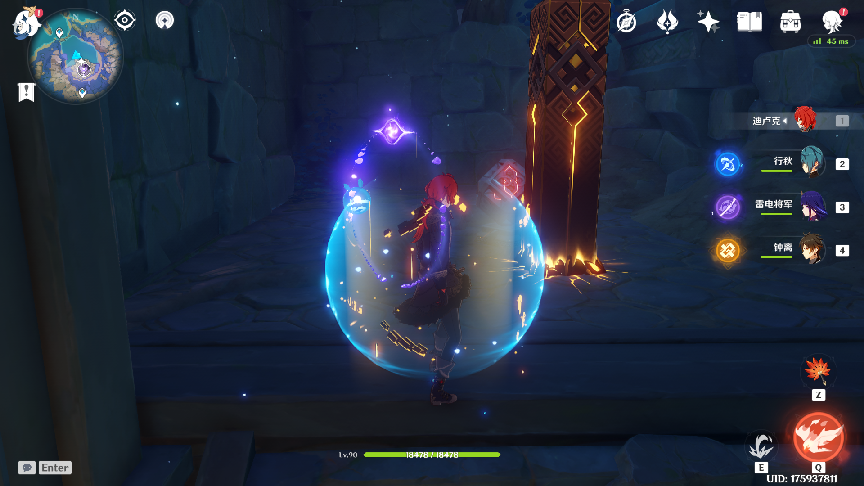Open the compass icon in the top bar
This screenshot has height=486, width=864.
[627, 21]
